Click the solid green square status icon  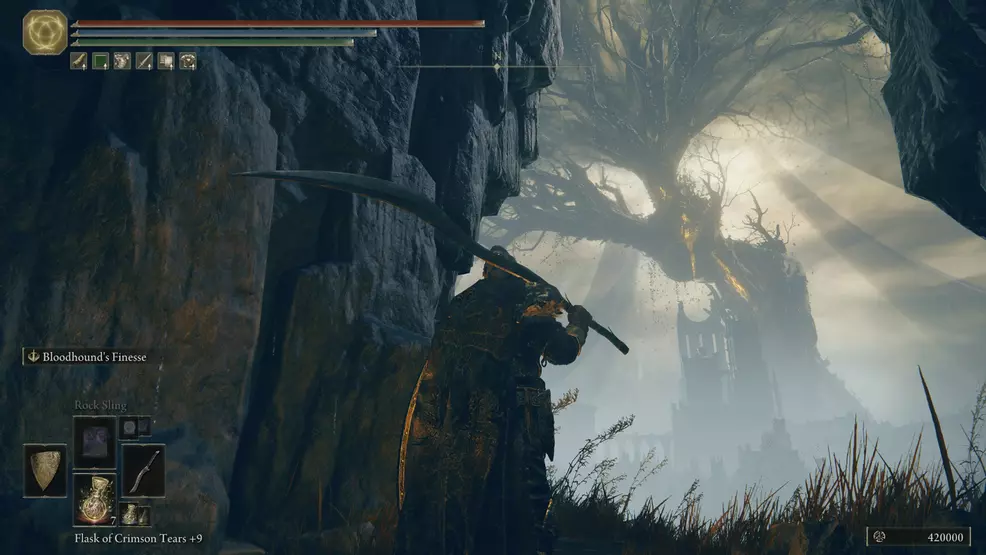[x=100, y=62]
